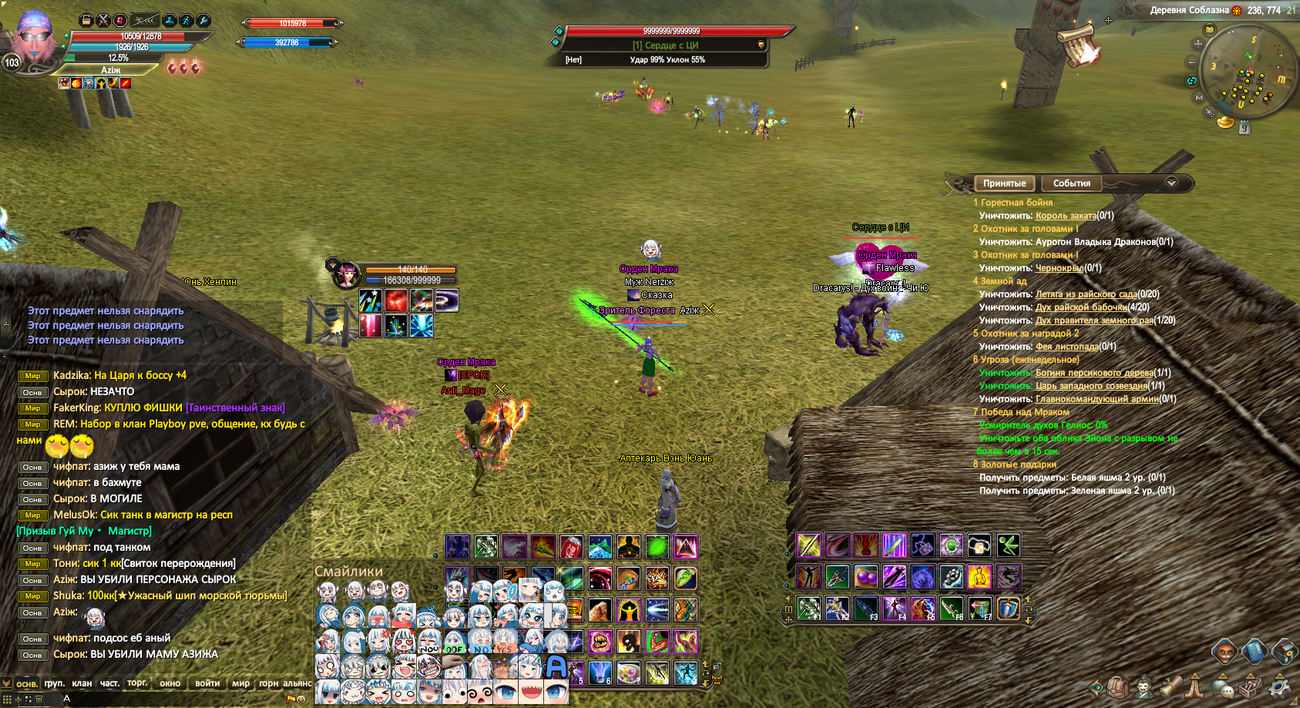Screen dimensions: 1300x708
Task: Select the "Принятые" quest tab
Action: pos(1004,184)
